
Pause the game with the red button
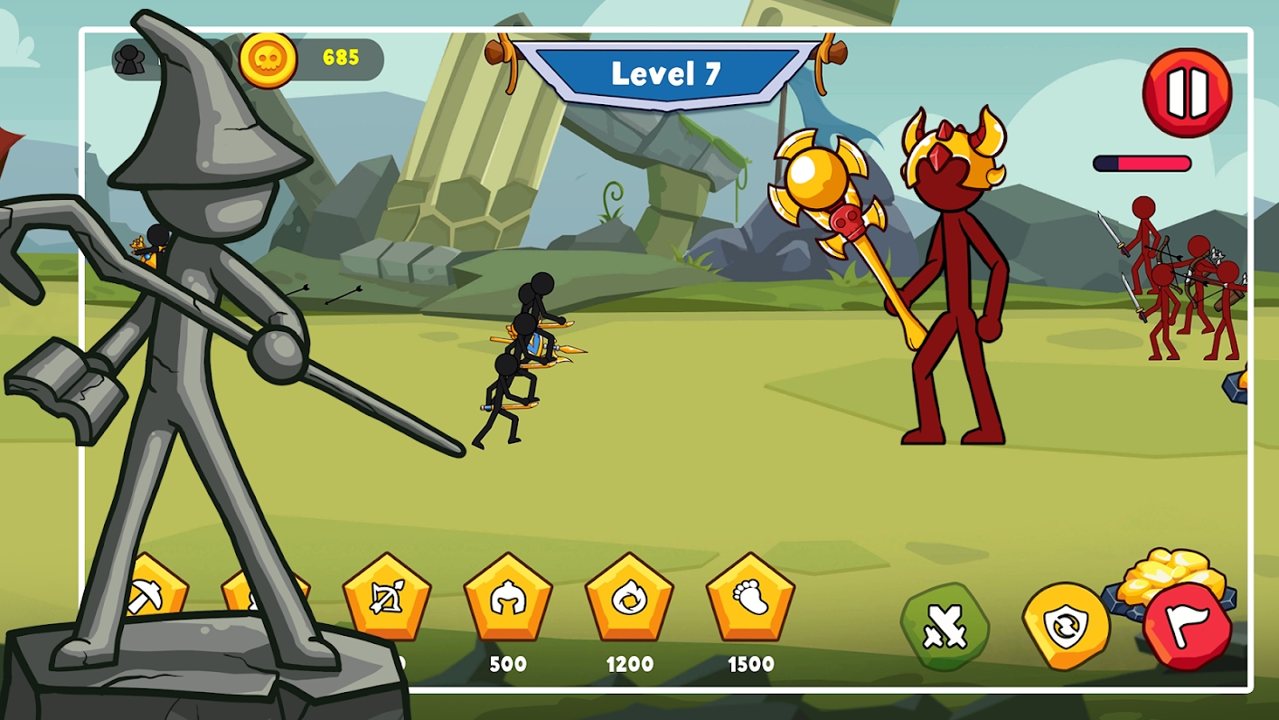pos(1187,93)
